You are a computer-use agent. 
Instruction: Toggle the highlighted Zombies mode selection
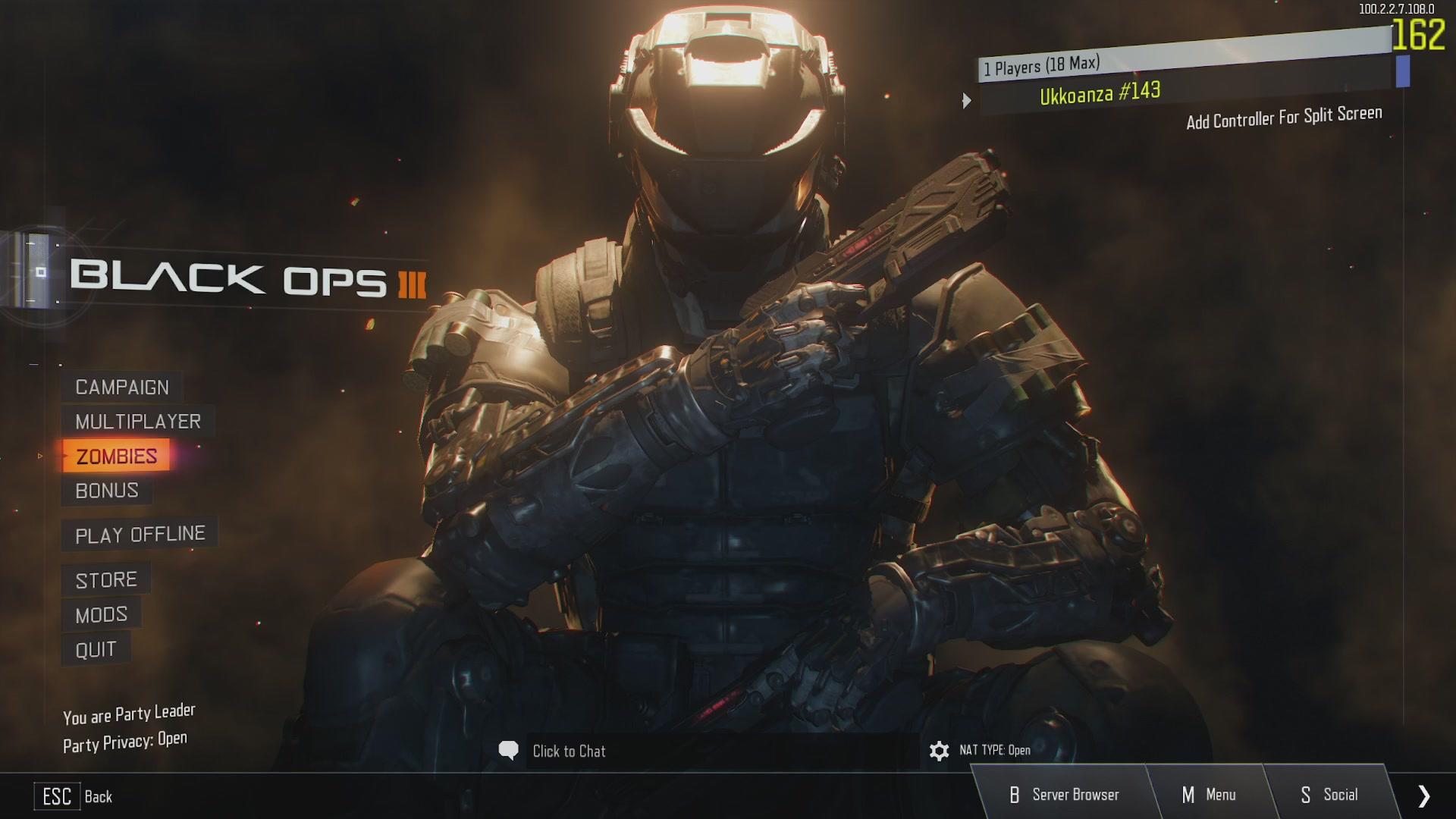pyautogui.click(x=115, y=456)
